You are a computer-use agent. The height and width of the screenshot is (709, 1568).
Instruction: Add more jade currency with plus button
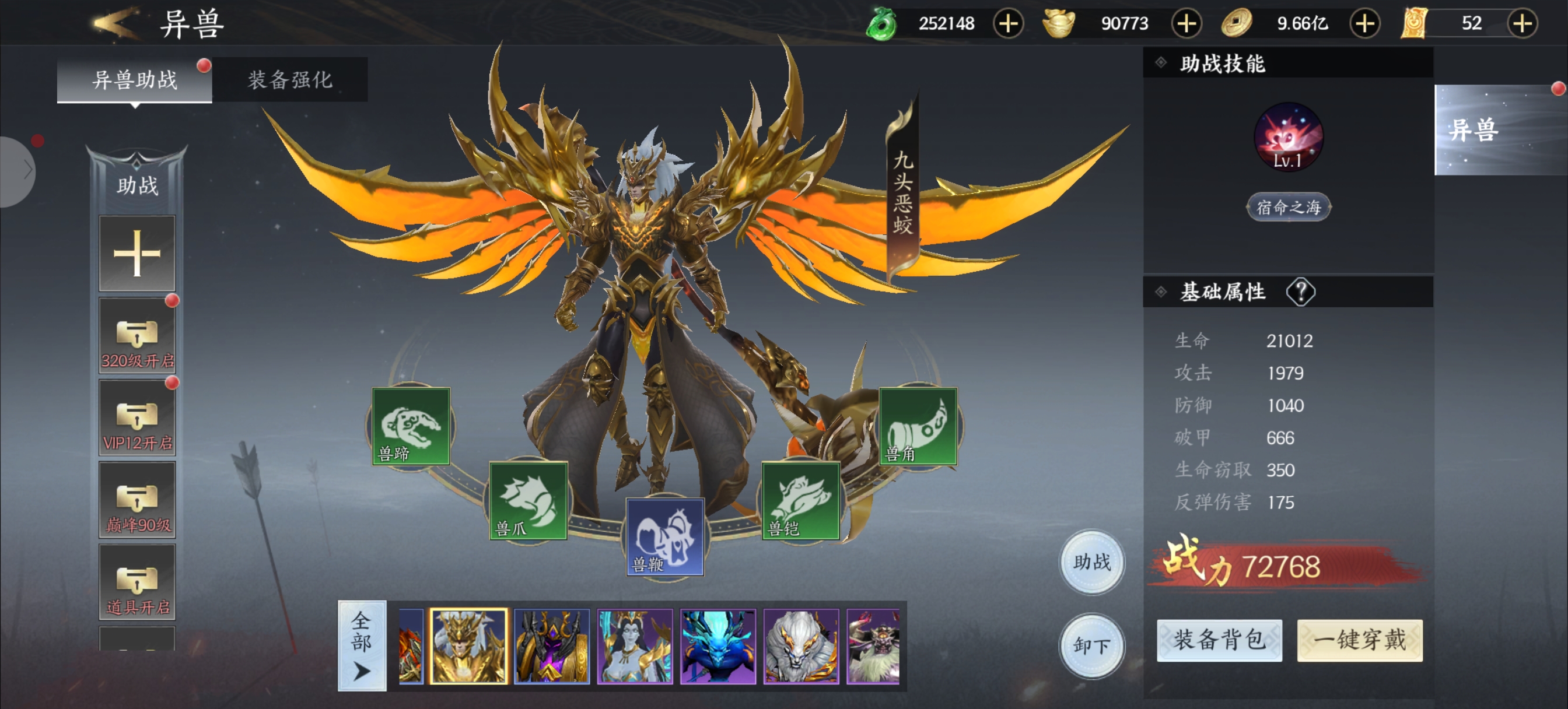(1008, 24)
